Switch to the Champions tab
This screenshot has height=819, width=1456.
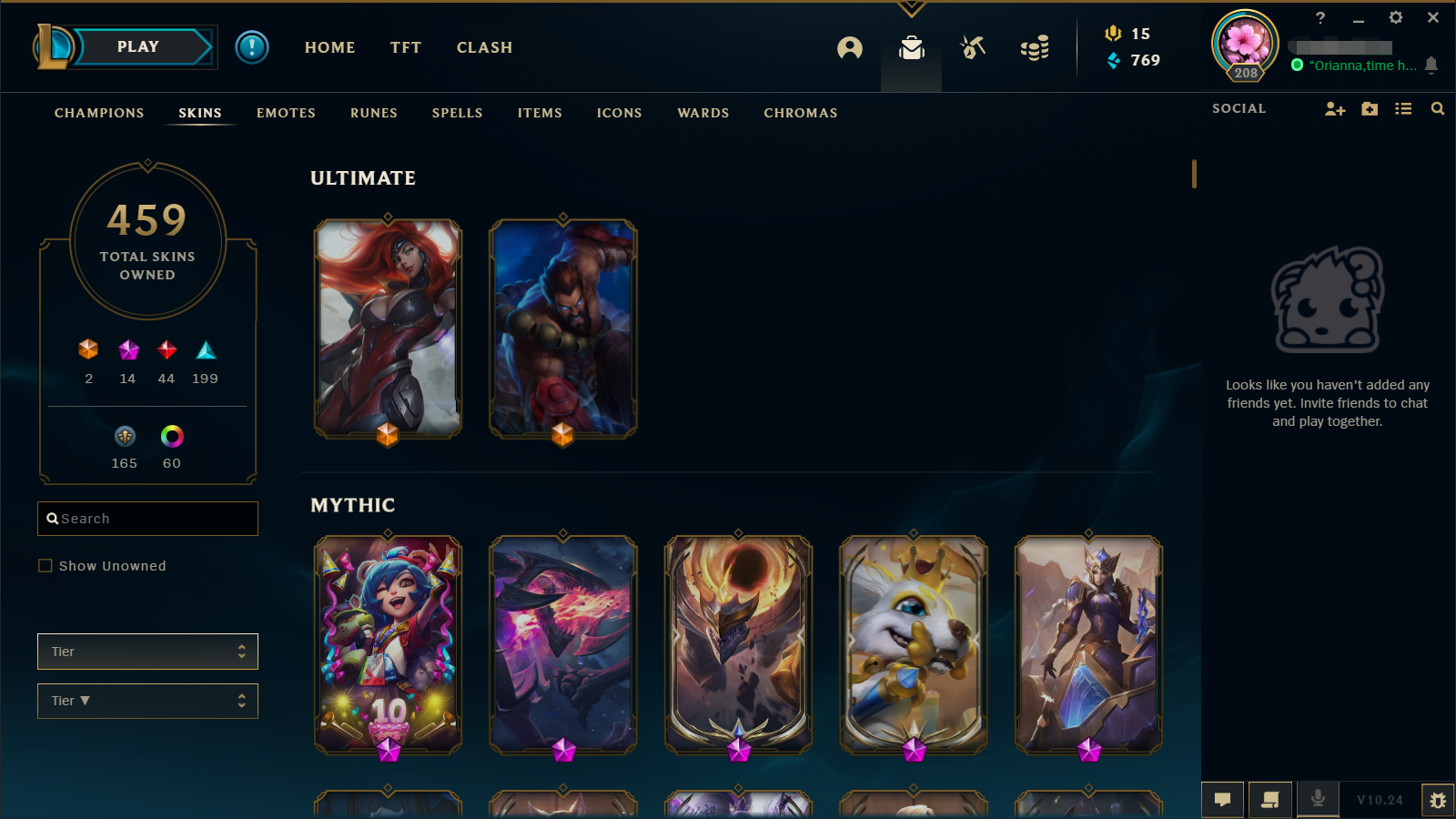click(x=99, y=113)
